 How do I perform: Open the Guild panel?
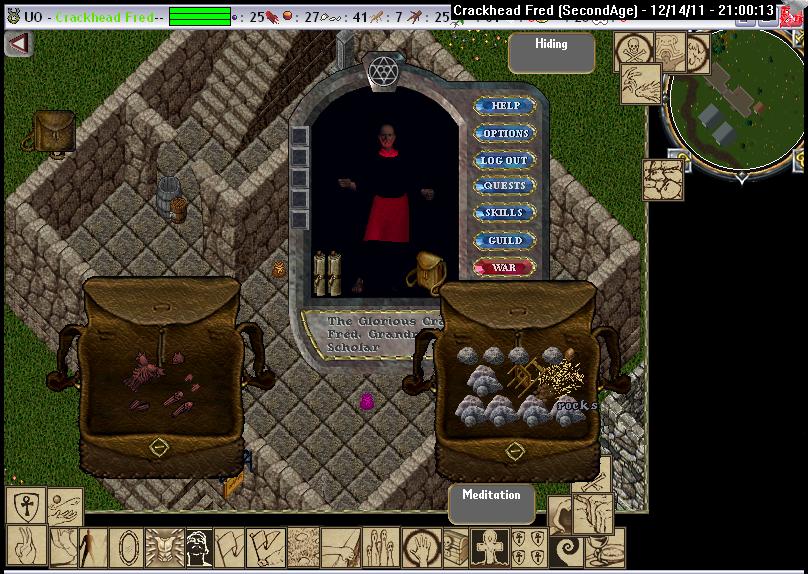click(504, 240)
